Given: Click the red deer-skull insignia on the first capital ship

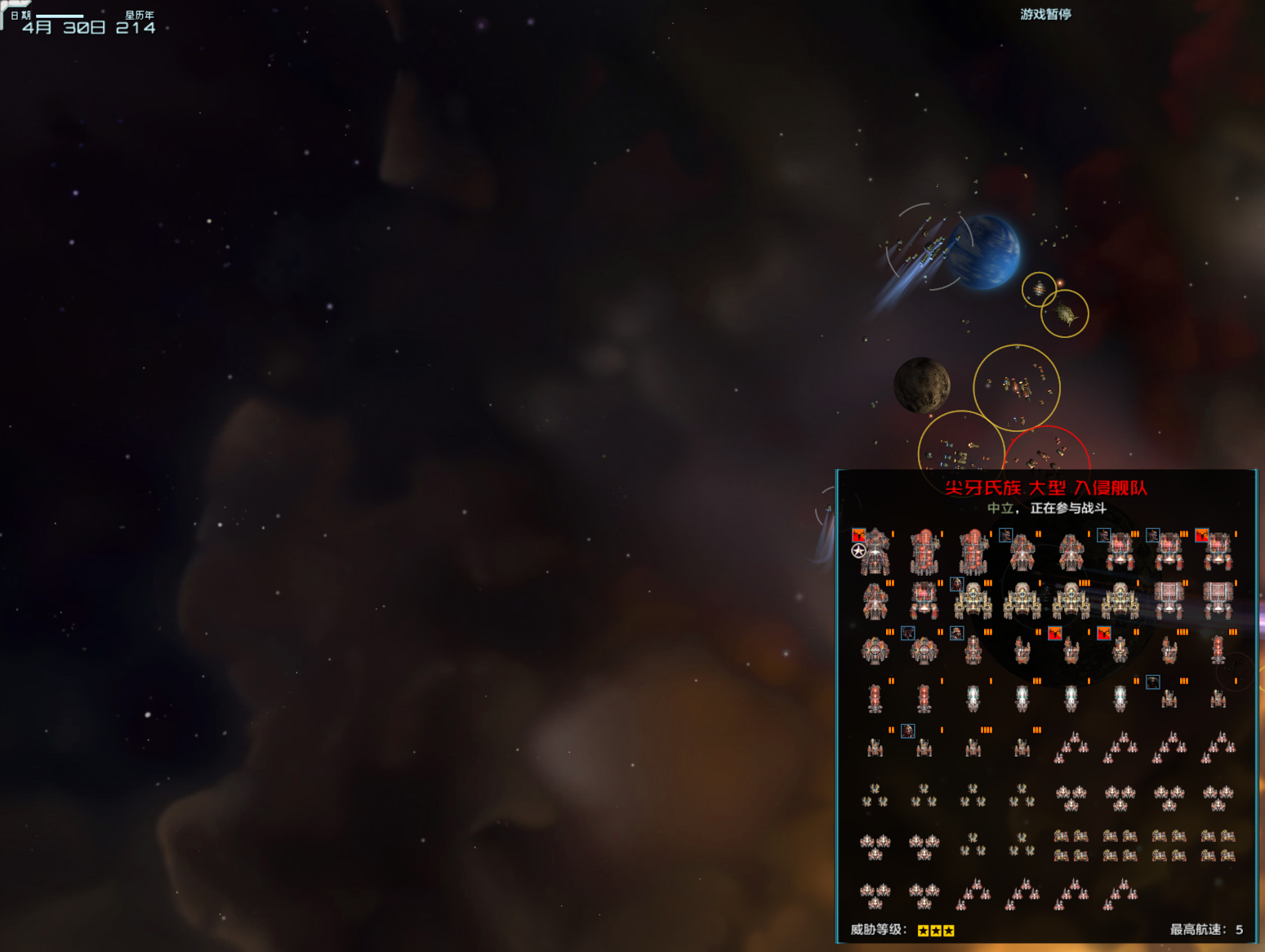Looking at the screenshot, I should 858,535.
